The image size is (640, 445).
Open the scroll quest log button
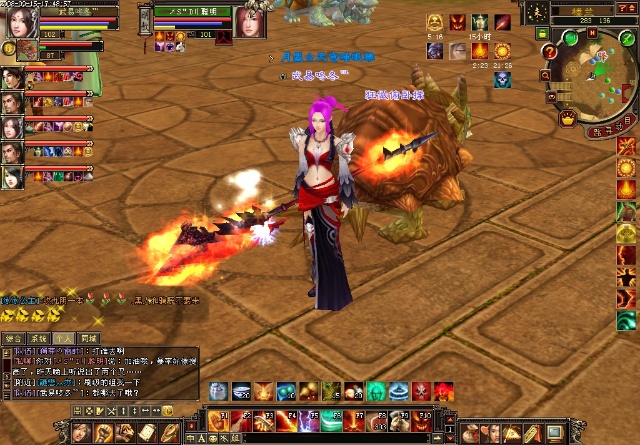pyautogui.click(x=147, y=432)
